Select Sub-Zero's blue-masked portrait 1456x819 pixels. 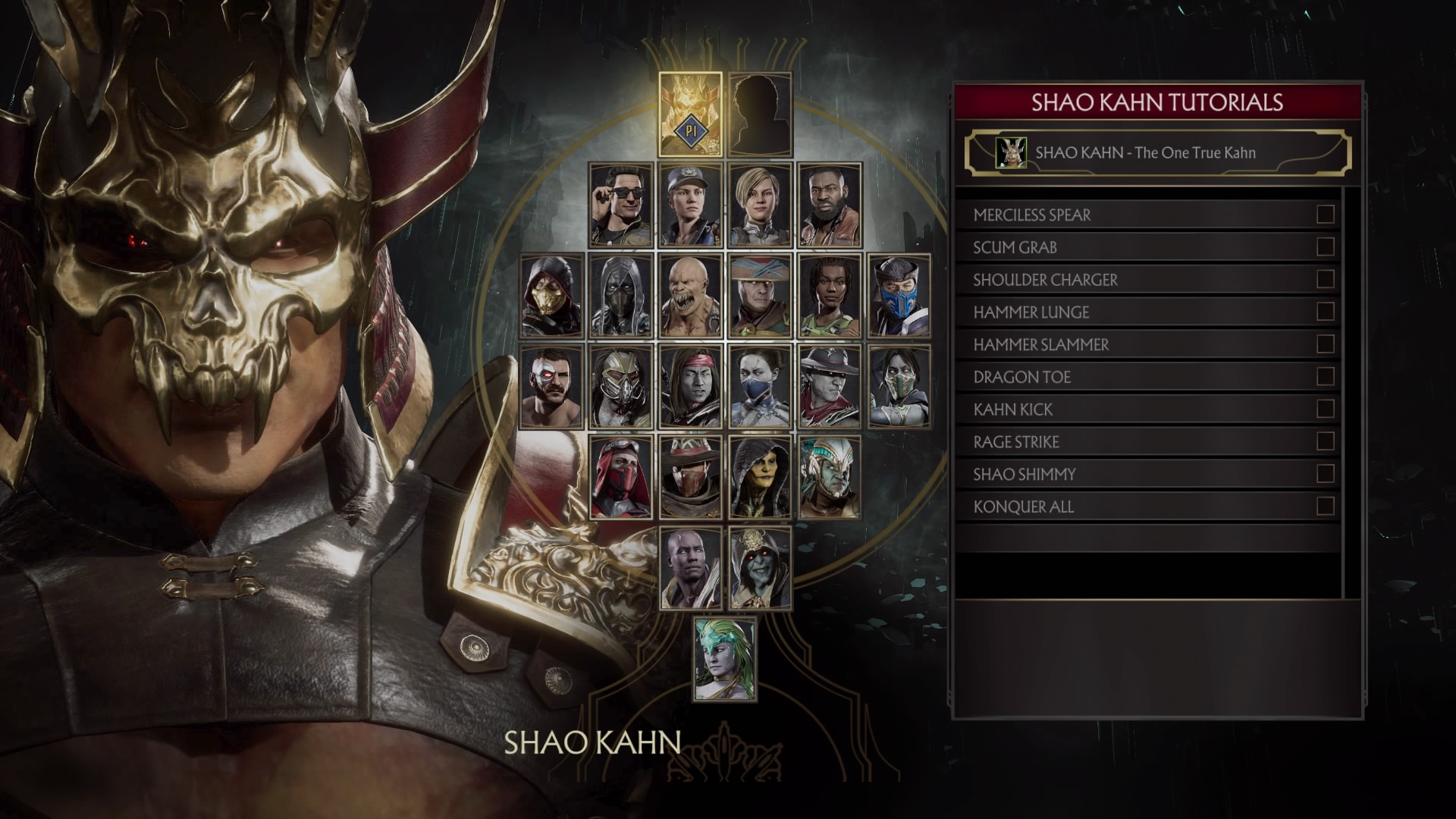tap(899, 296)
